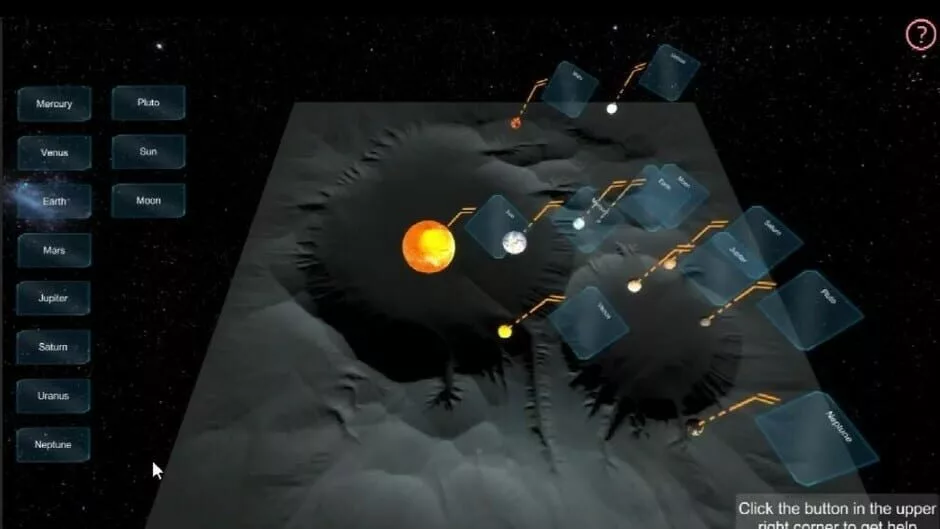
Task: Select the Pluto button
Action: click(148, 103)
